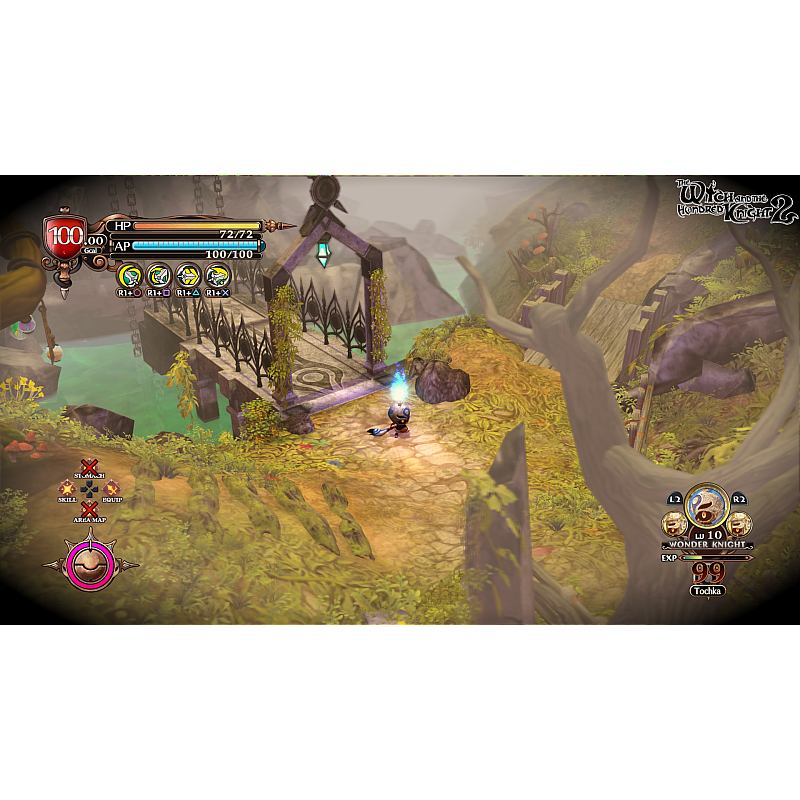Activate the skill icon labeled R1+Circle
The height and width of the screenshot is (800, 800).
[129, 275]
